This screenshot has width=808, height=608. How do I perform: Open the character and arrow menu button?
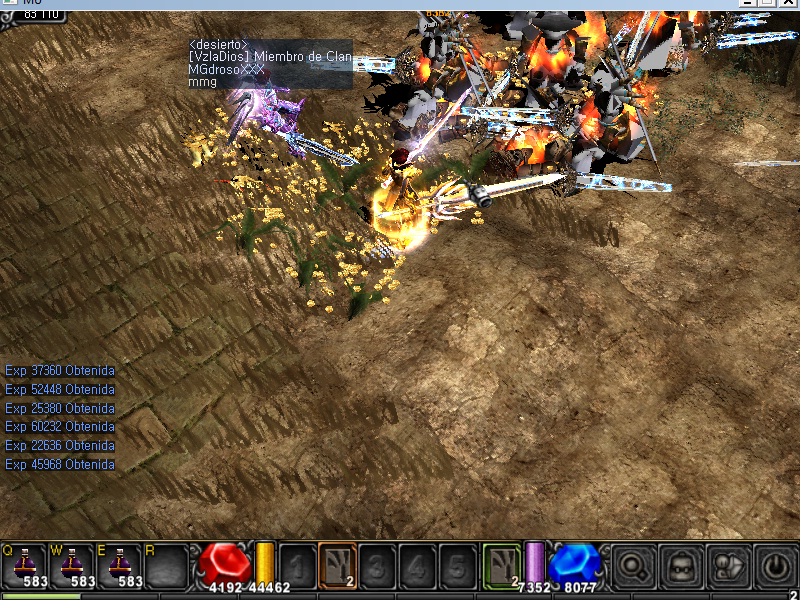pos(727,566)
